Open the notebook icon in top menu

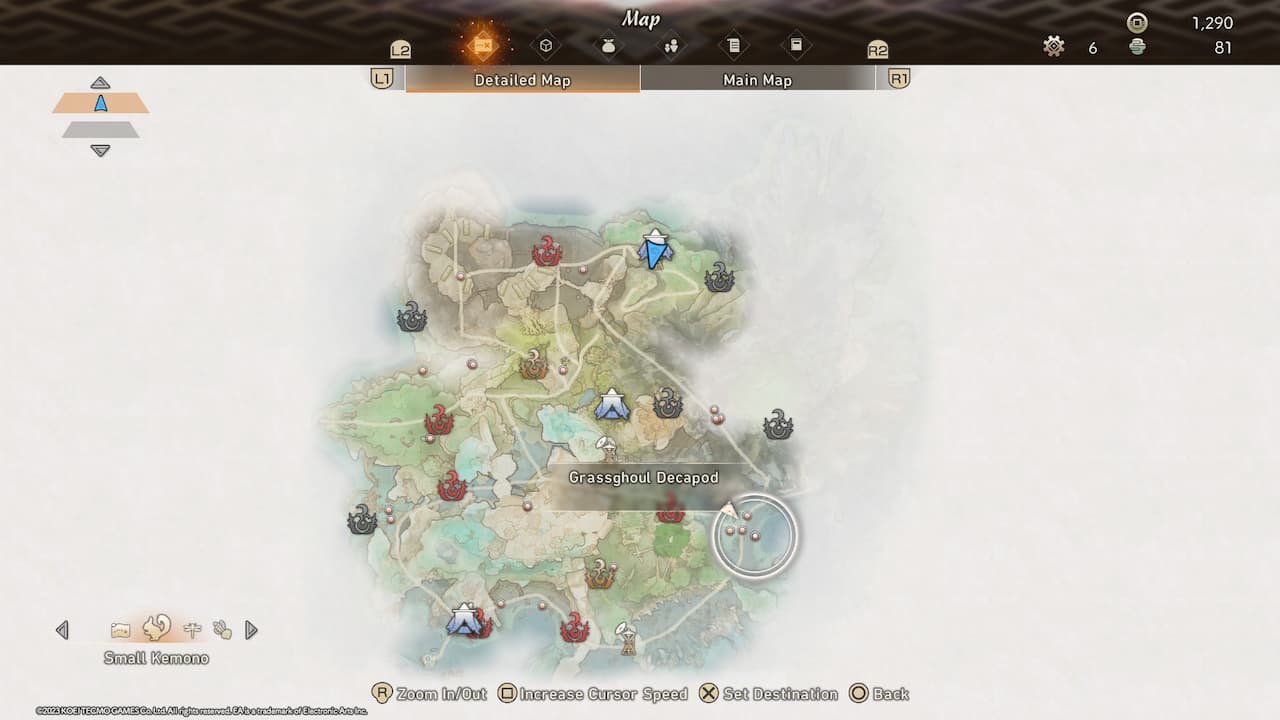pyautogui.click(x=797, y=45)
